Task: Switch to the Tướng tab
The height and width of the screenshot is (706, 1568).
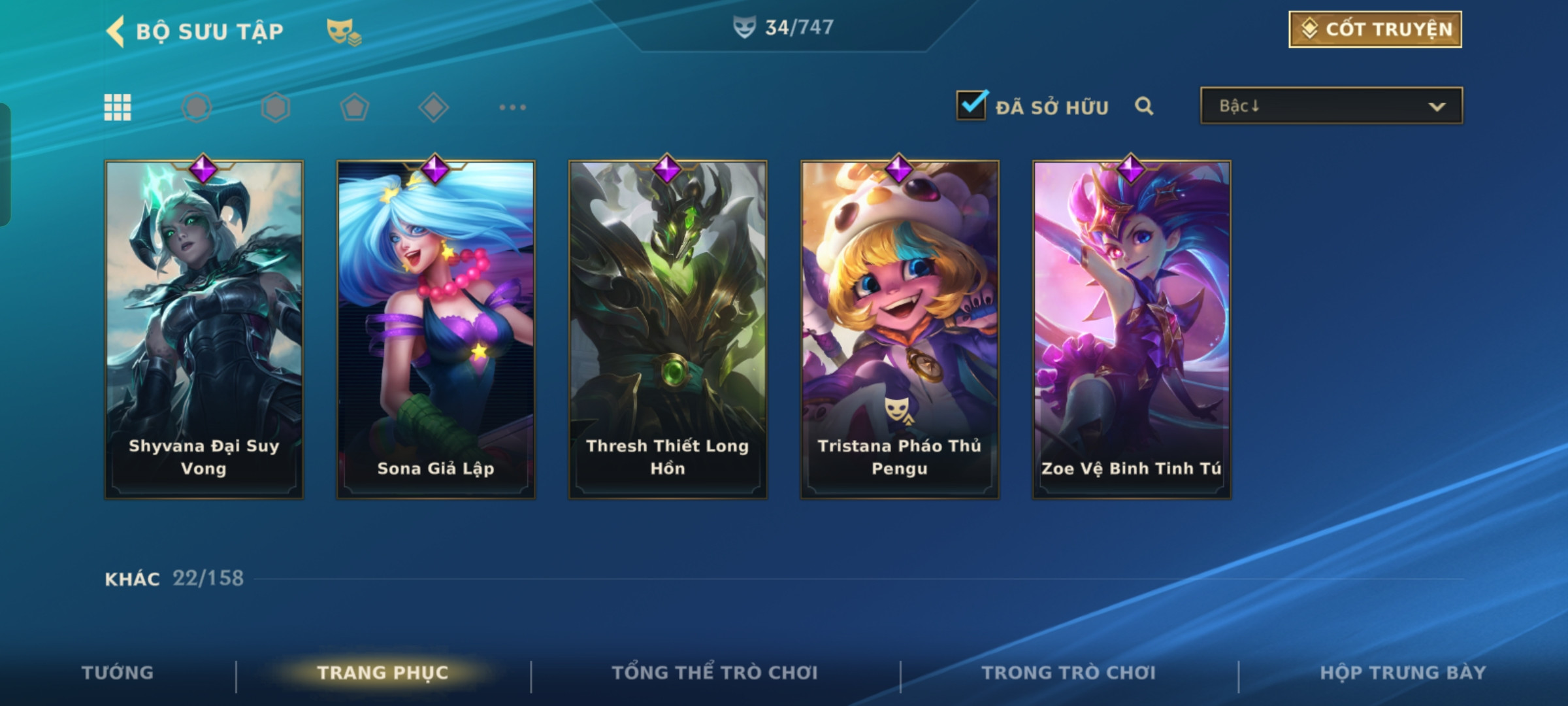Action: coord(118,673)
